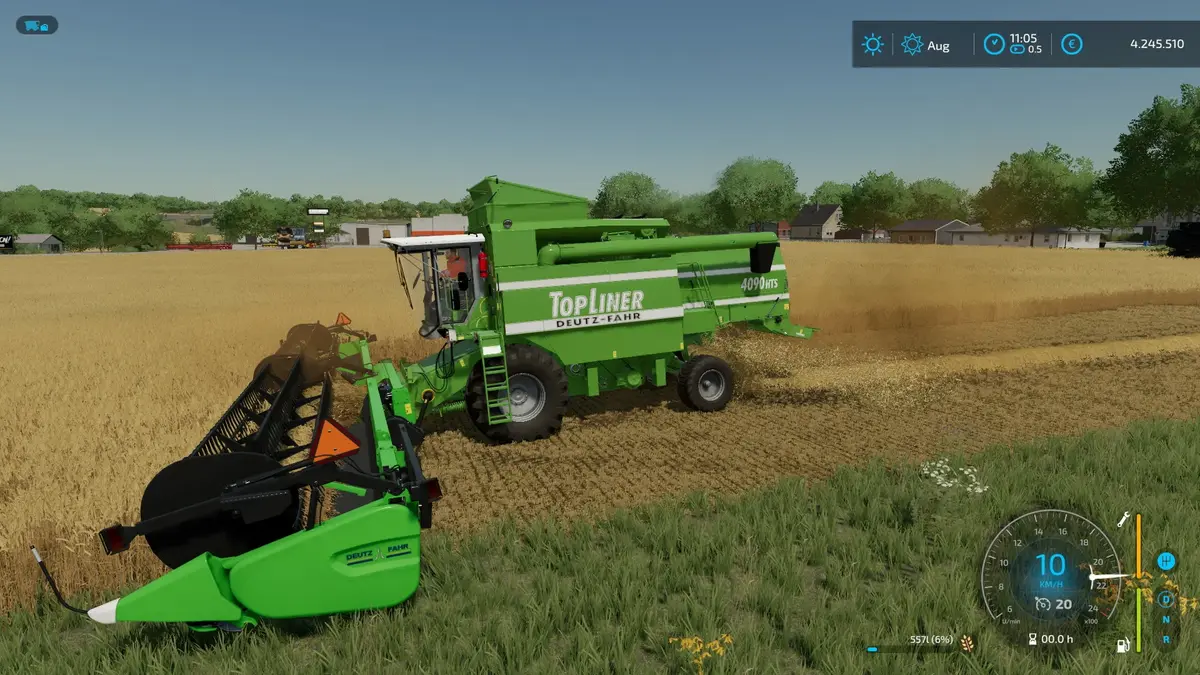Viewport: 1200px width, 675px height.
Task: Select the Aug season indicator icon
Action: click(912, 44)
